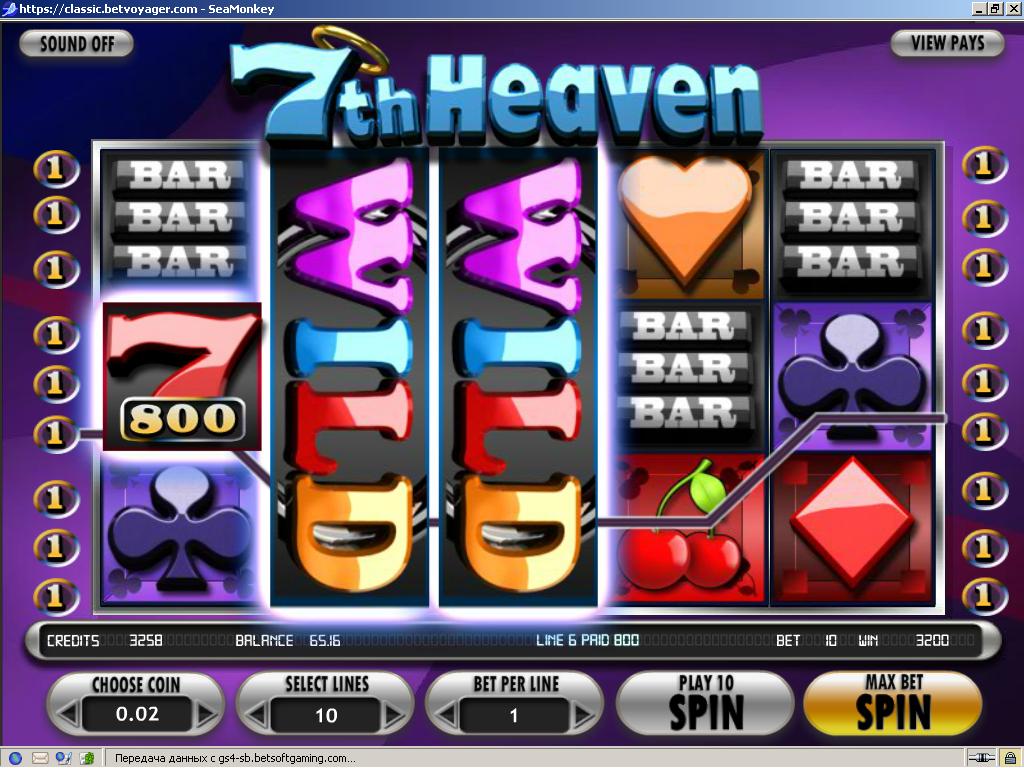Increase the Bet Per Line amount
The height and width of the screenshot is (768, 1024).
tap(585, 715)
